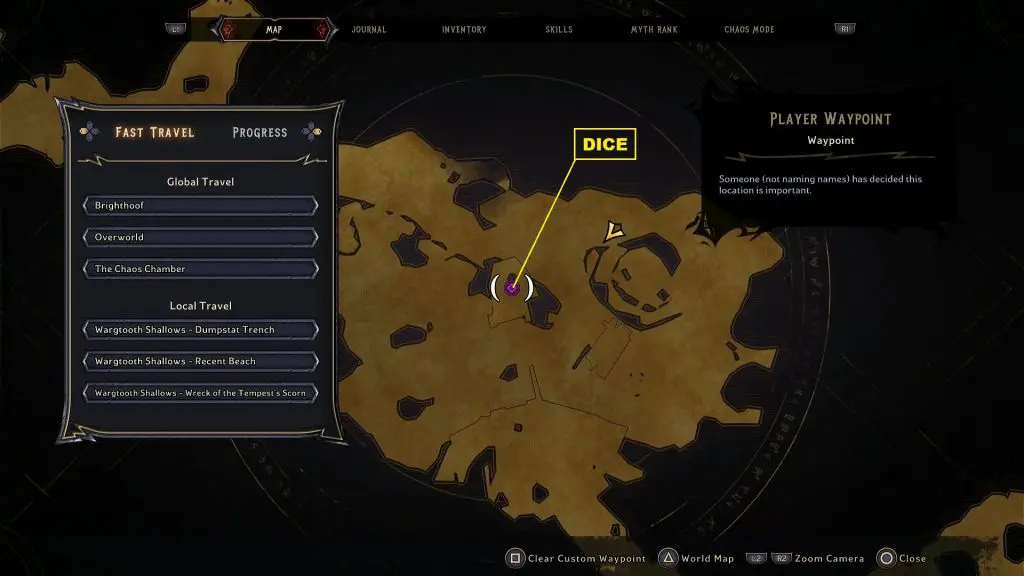Choose Overworld from Global Travel
Image resolution: width=1024 pixels, height=576 pixels.
[x=201, y=238]
